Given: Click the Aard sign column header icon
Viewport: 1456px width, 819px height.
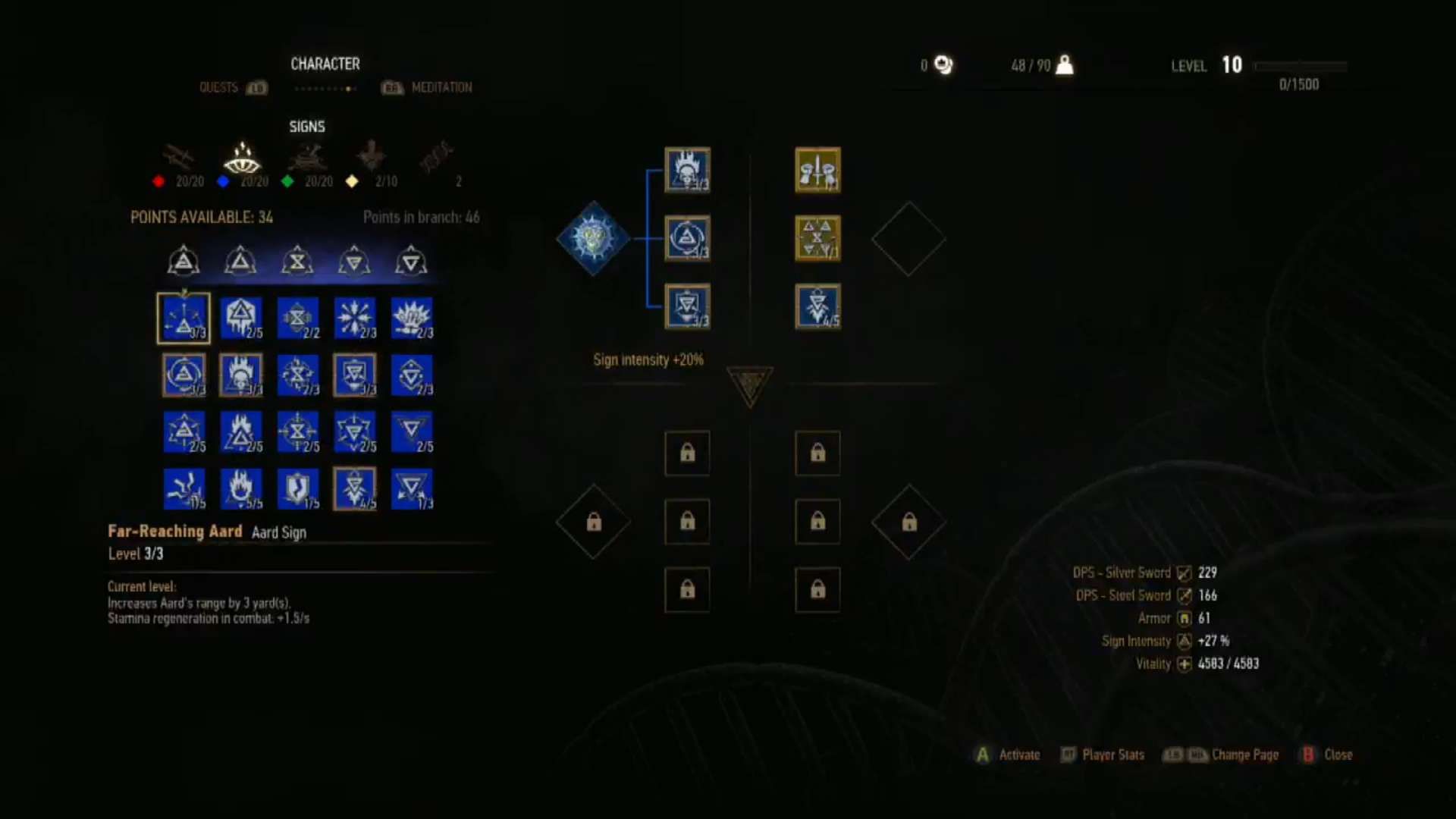Looking at the screenshot, I should (184, 261).
